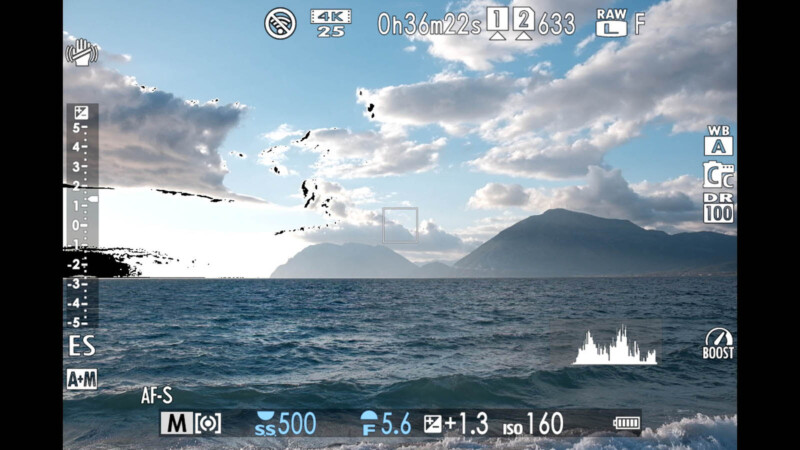Click the crossed-out wireless connection icon
The width and height of the screenshot is (800, 450).
[x=280, y=22]
